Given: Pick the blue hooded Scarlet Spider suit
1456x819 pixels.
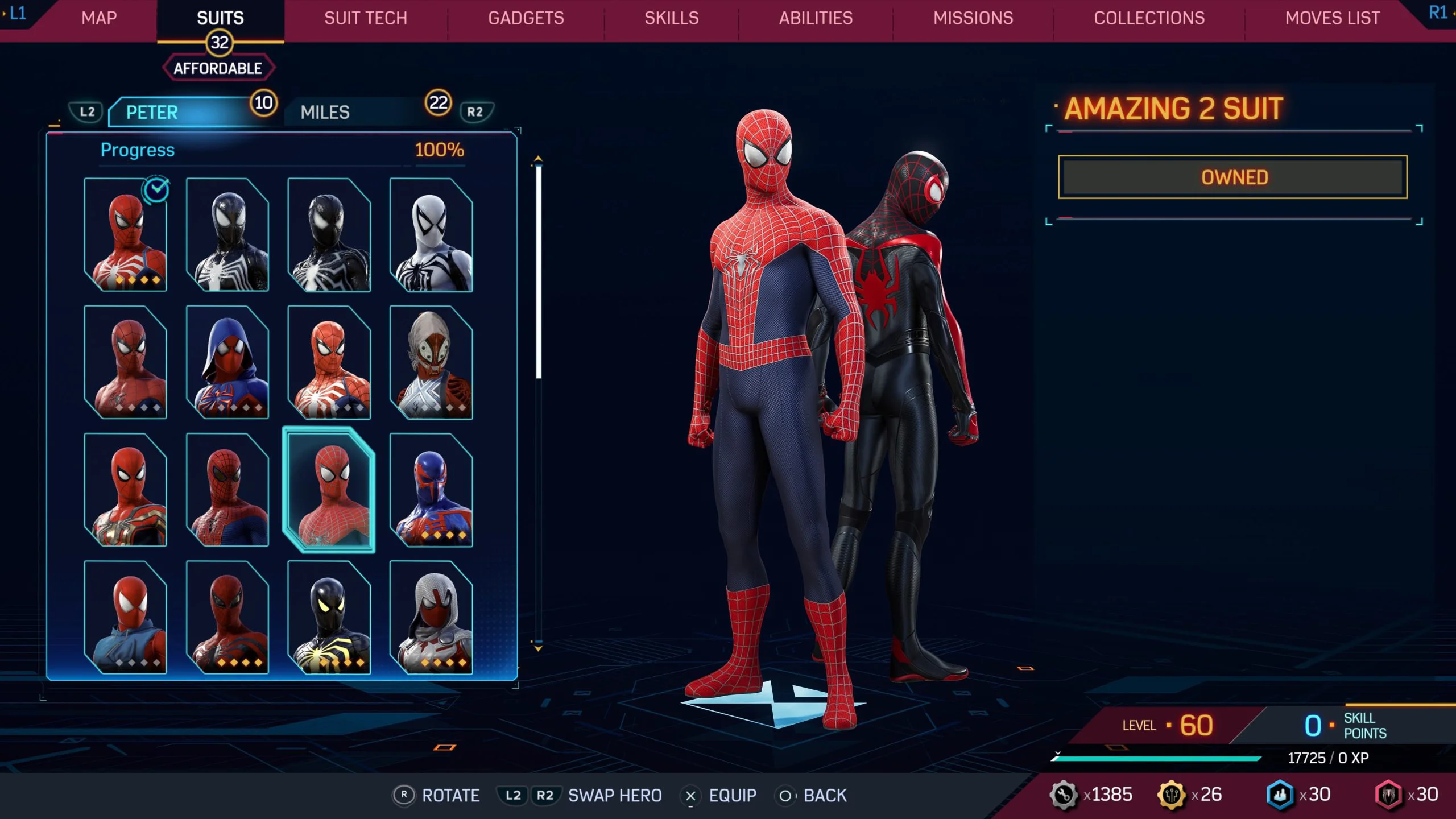Looking at the screenshot, I should (227, 362).
